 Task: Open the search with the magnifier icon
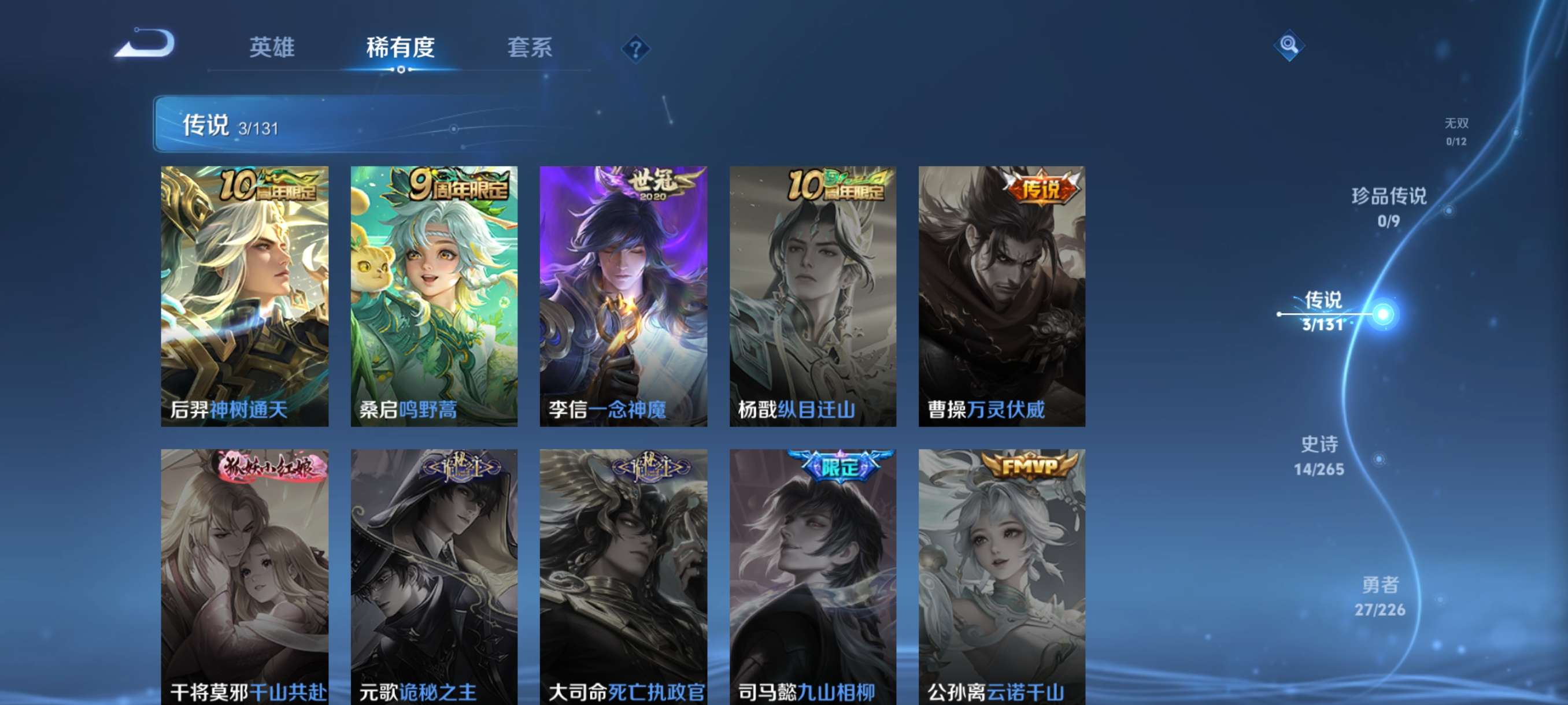(x=1290, y=44)
